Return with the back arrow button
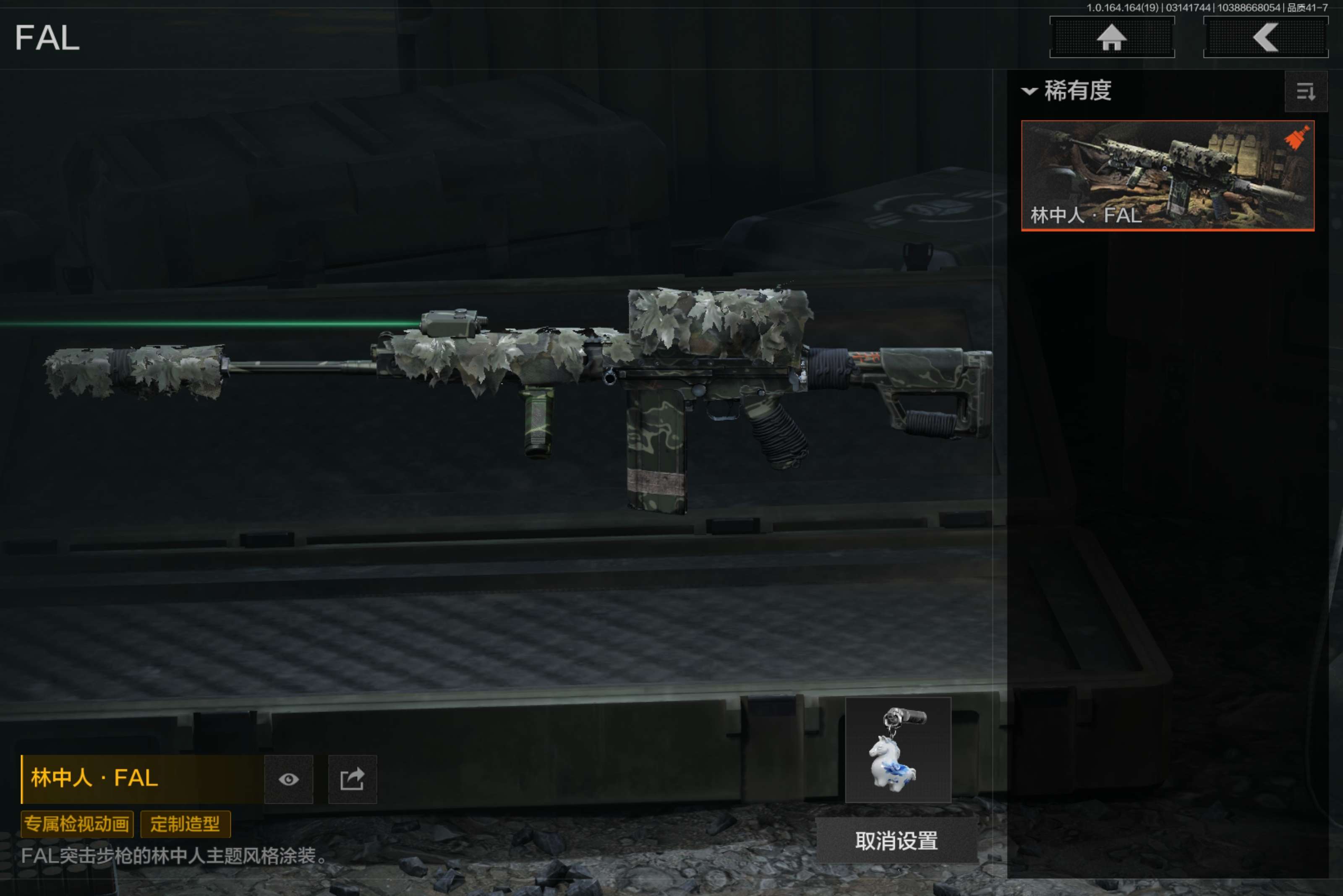The image size is (1343, 896). click(x=1265, y=38)
